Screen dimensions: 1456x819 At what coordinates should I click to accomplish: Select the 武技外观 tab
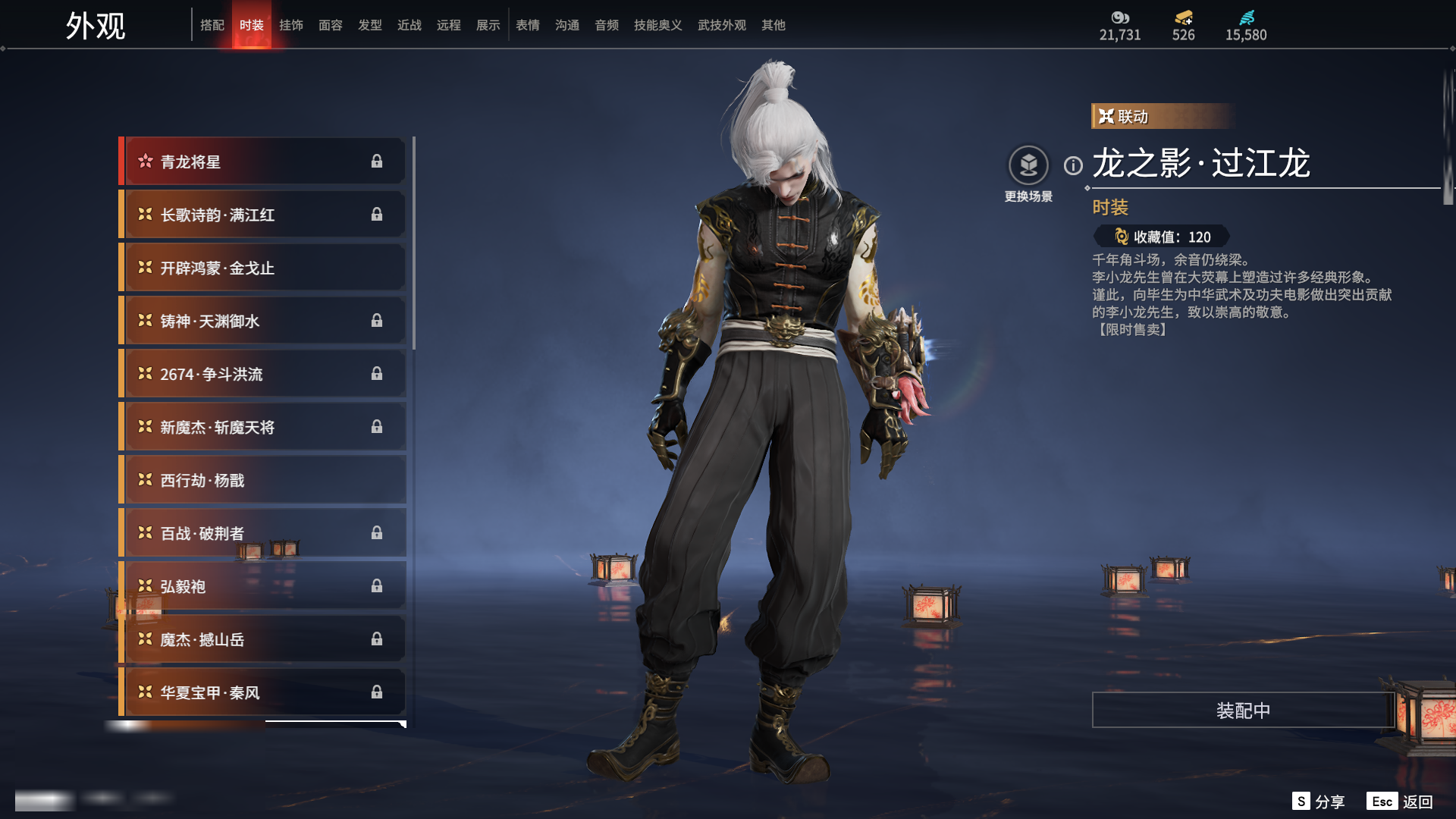point(722,25)
